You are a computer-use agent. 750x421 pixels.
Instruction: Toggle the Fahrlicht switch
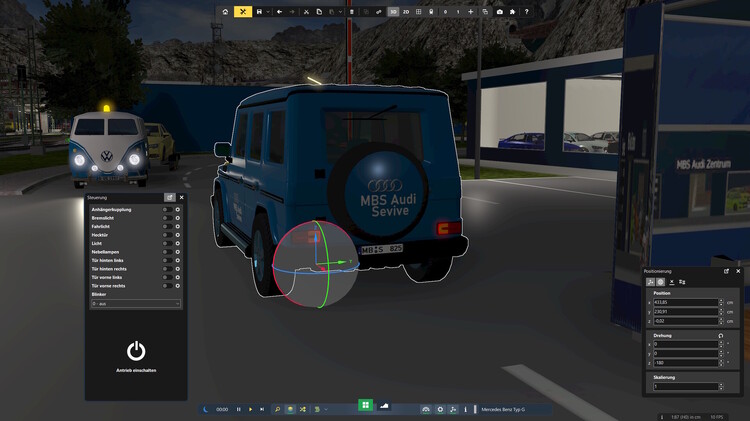165,226
